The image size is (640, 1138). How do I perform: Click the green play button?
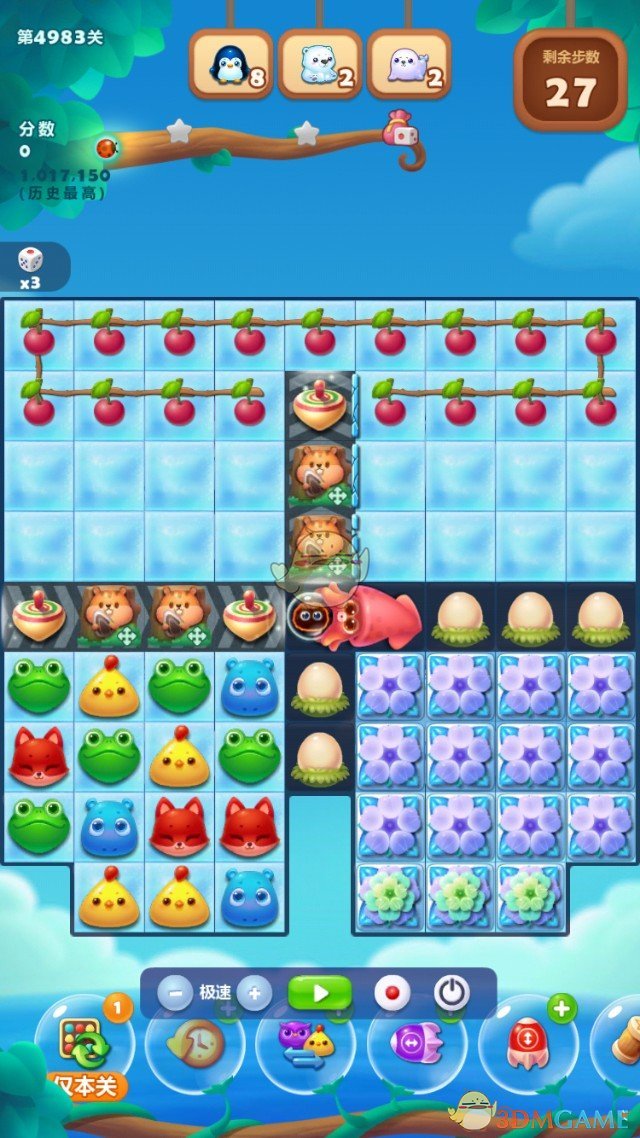coord(320,993)
